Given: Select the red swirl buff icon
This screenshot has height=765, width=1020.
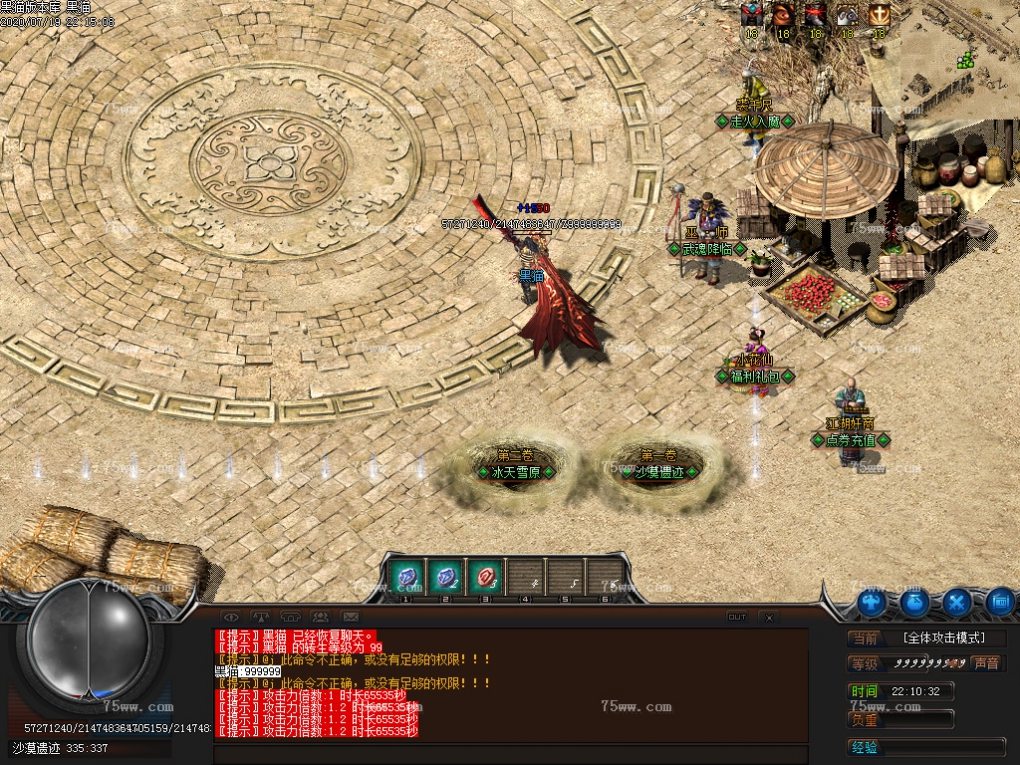Looking at the screenshot, I should tap(783, 15).
